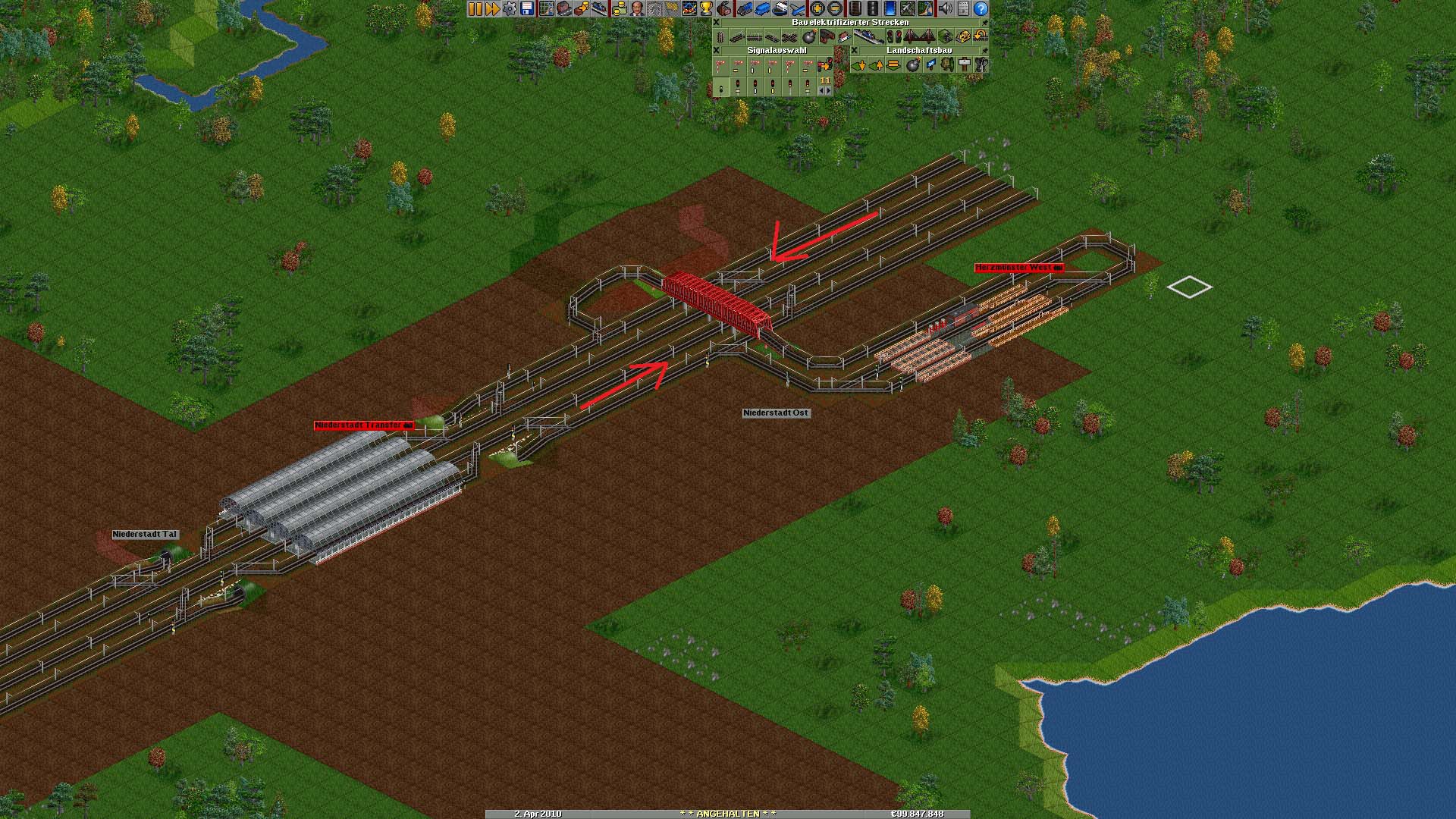
Task: Zoom in with the plus magnifier
Action: pyautogui.click(x=817, y=8)
